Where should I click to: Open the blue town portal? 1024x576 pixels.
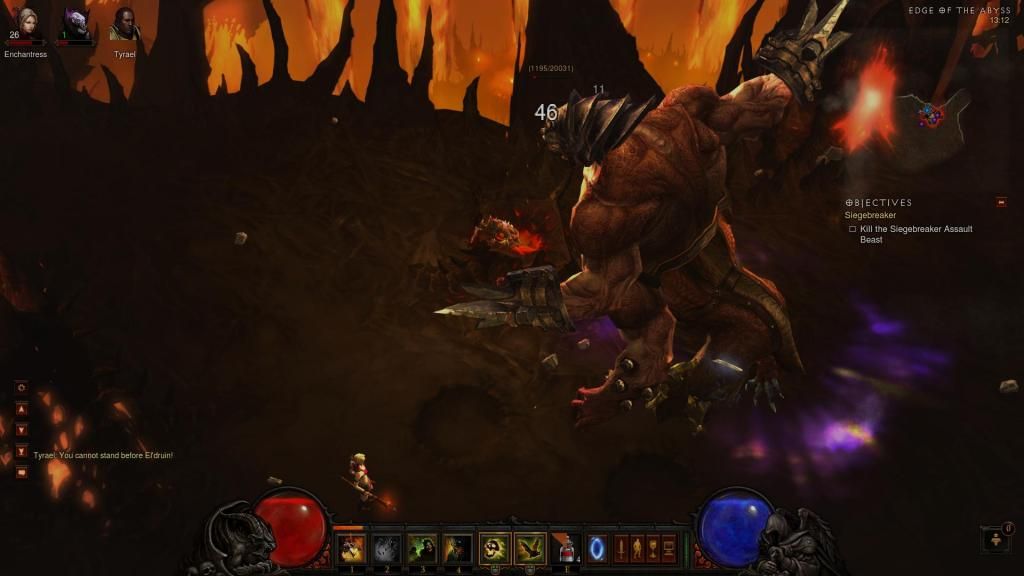pyautogui.click(x=597, y=548)
